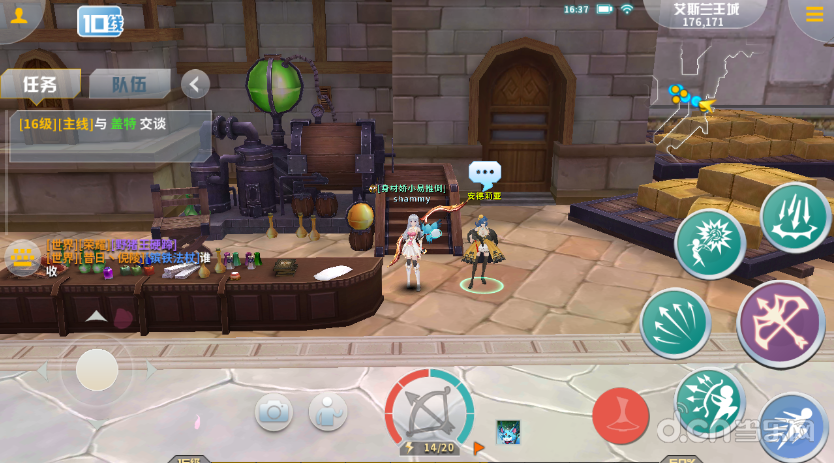Collapse the quest panel with the arrow
The width and height of the screenshot is (834, 463).
pyautogui.click(x=196, y=84)
